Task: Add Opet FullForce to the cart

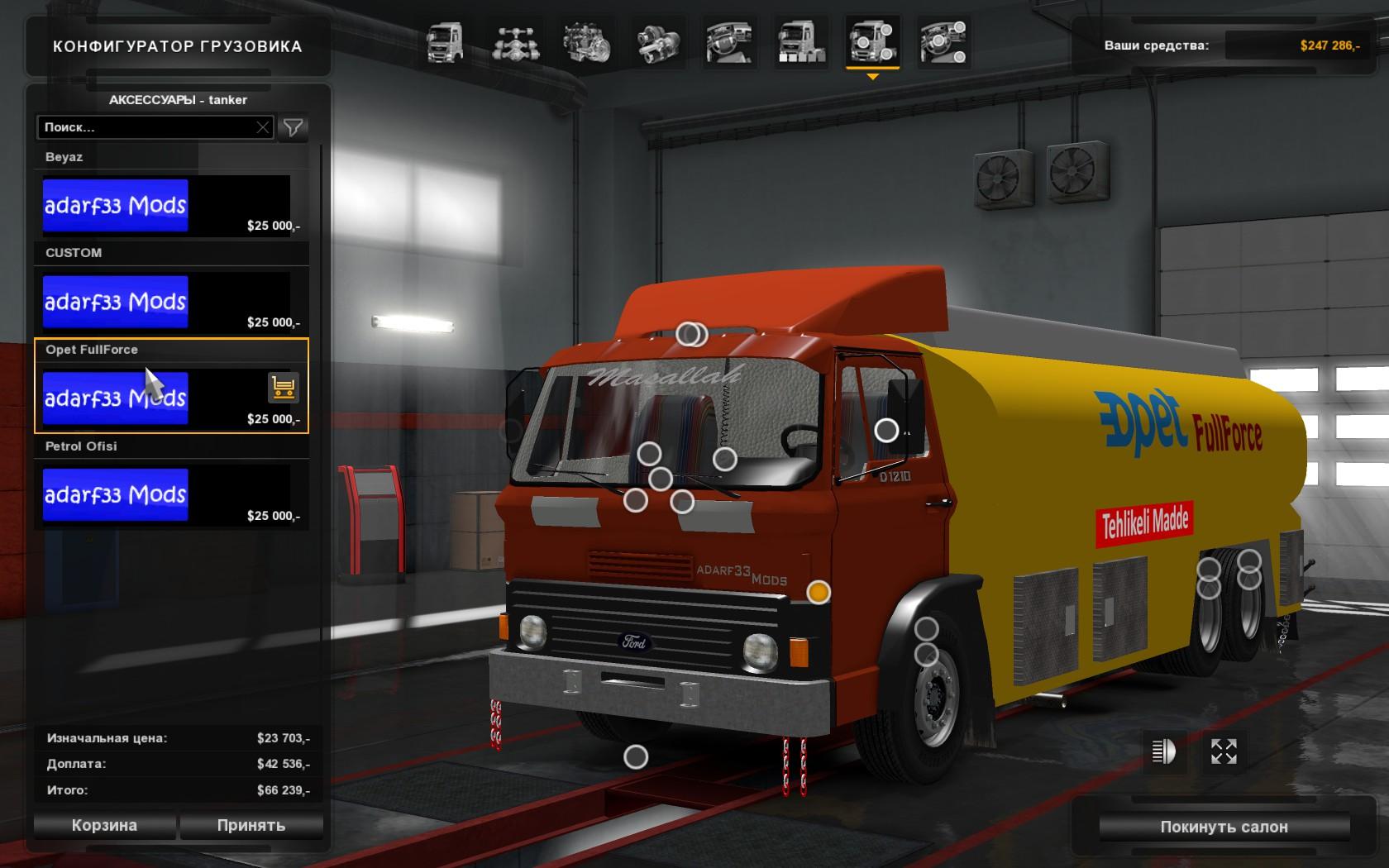Action: pos(283,387)
